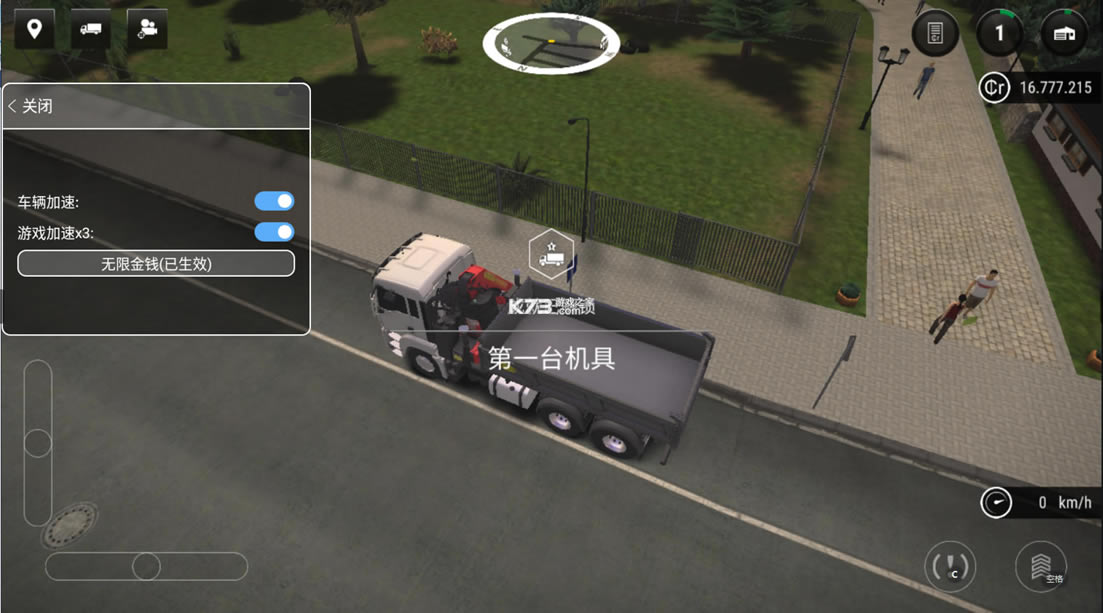This screenshot has width=1103, height=613.
Task: Switch camera with the camera icon
Action: point(147,29)
